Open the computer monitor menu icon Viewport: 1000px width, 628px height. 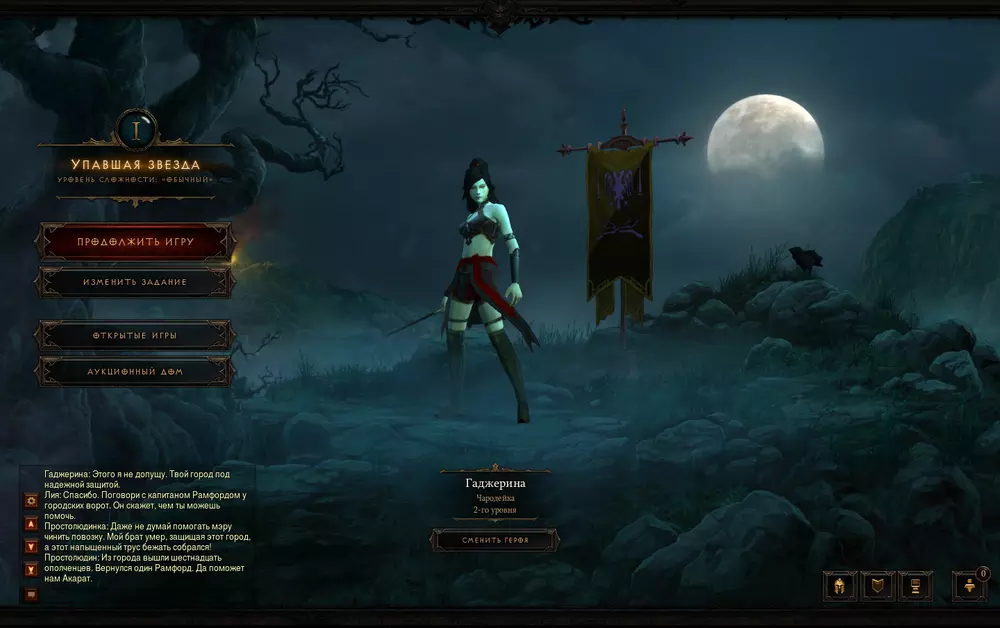coord(916,586)
